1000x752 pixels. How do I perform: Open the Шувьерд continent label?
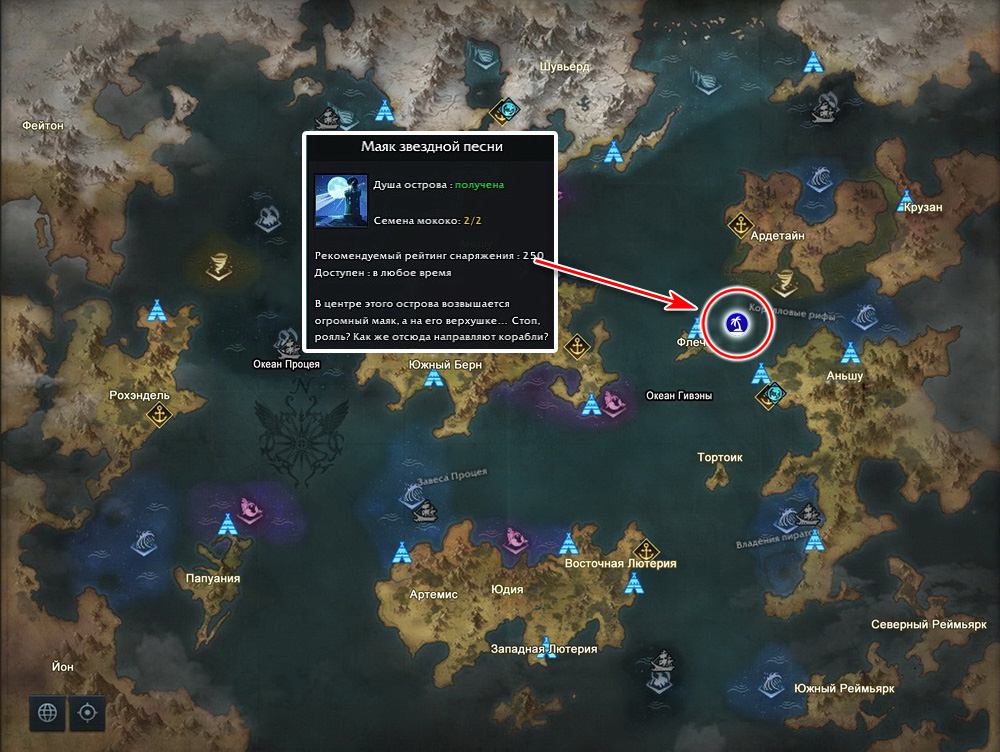coord(565,66)
